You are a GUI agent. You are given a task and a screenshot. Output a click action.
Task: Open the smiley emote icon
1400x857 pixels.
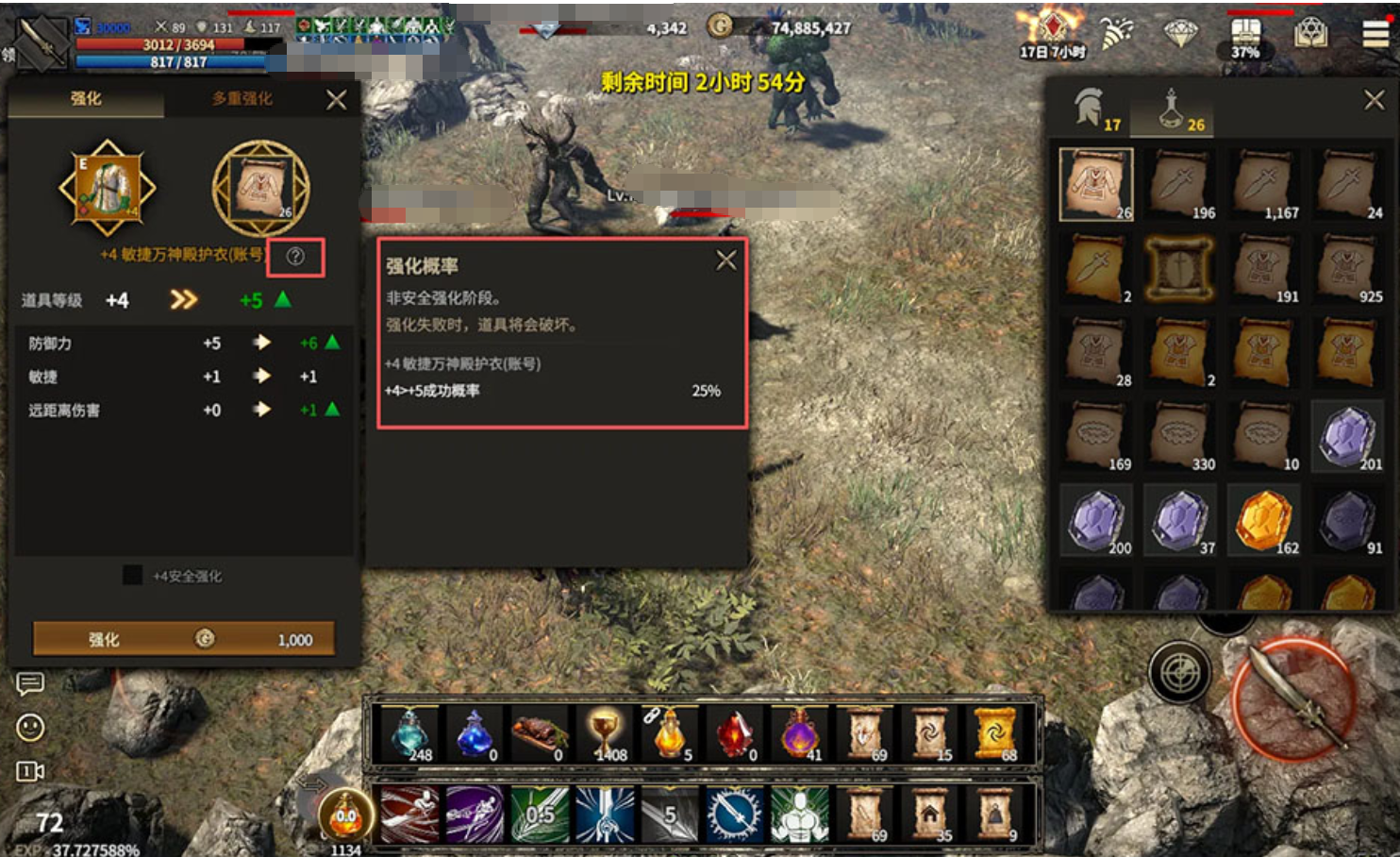pos(30,727)
